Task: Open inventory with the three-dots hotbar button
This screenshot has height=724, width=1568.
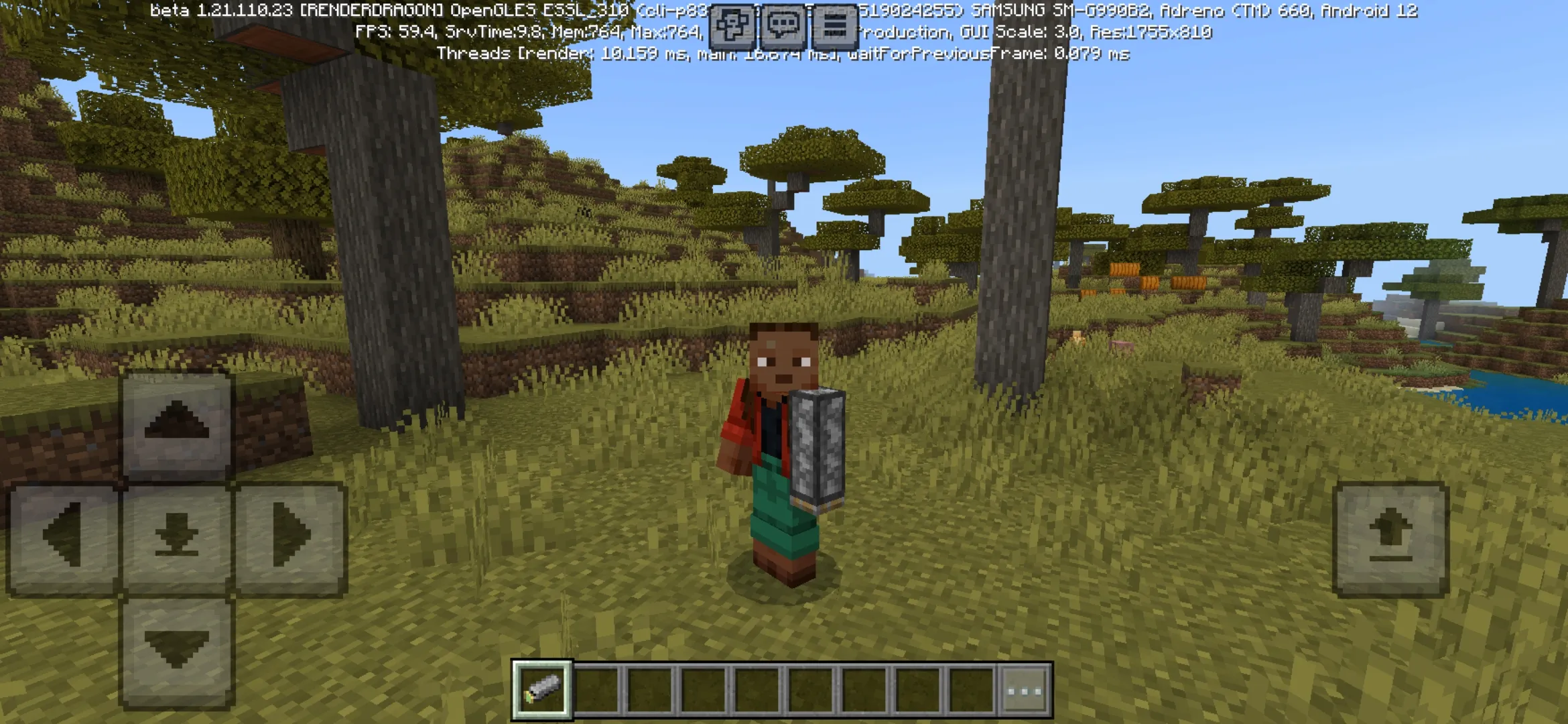Action: [1025, 690]
